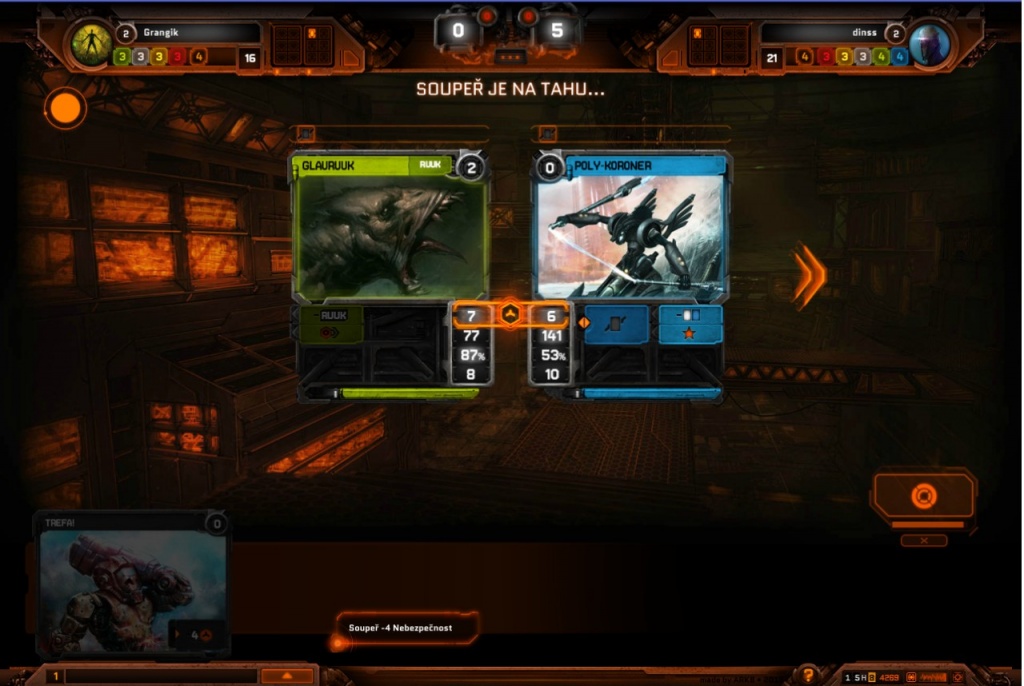
Task: Click the small slot icon above Poly-Koroner
Action: tap(547, 134)
